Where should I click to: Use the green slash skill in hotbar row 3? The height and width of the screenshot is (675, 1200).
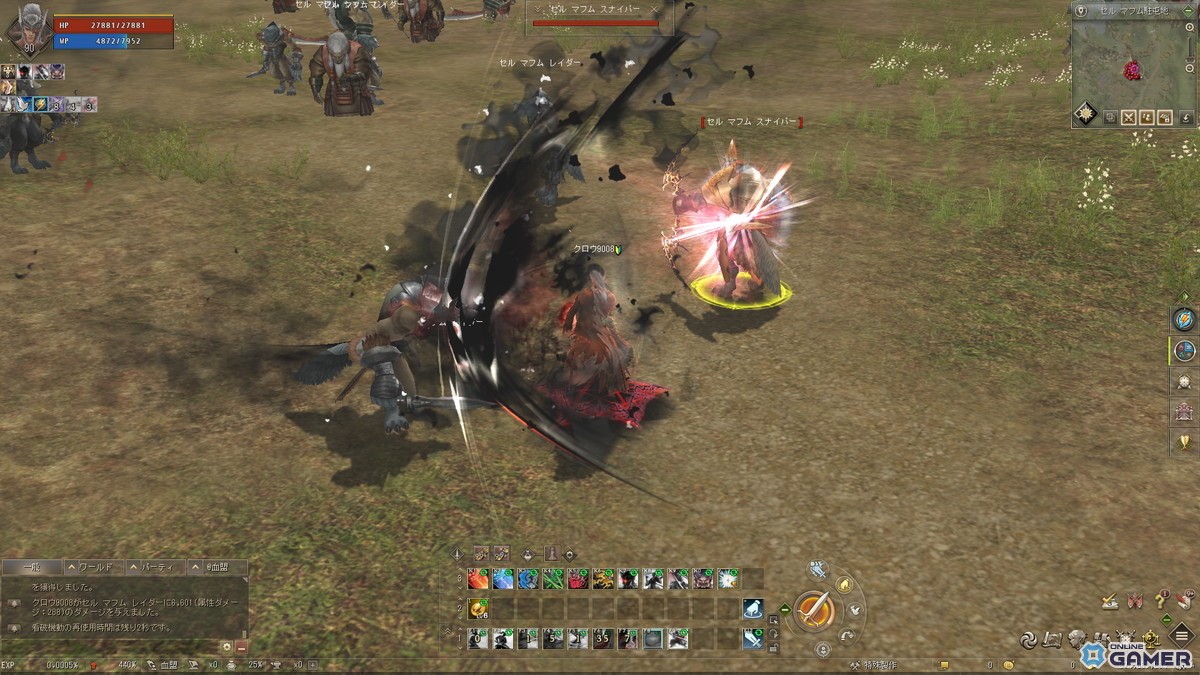[x=553, y=578]
